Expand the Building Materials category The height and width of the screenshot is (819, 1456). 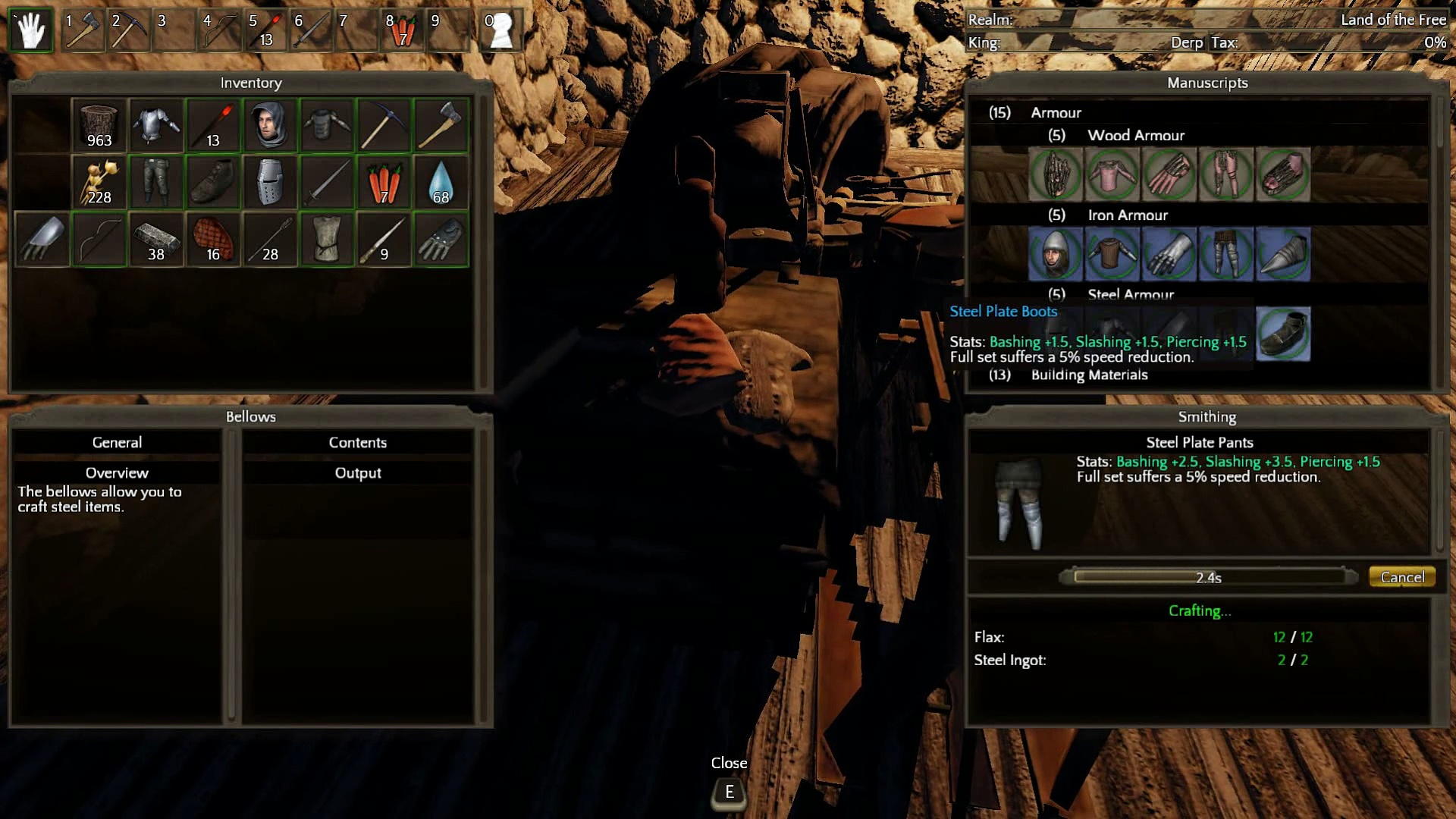pyautogui.click(x=1088, y=375)
